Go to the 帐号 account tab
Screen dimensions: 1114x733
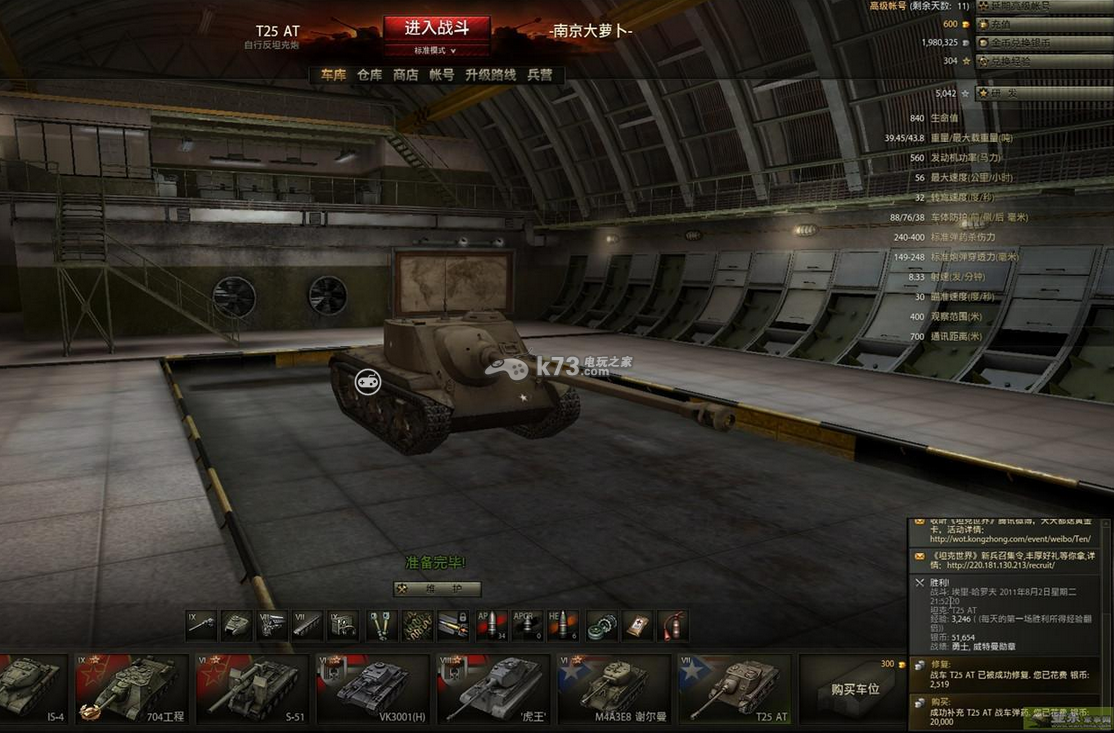coord(442,75)
